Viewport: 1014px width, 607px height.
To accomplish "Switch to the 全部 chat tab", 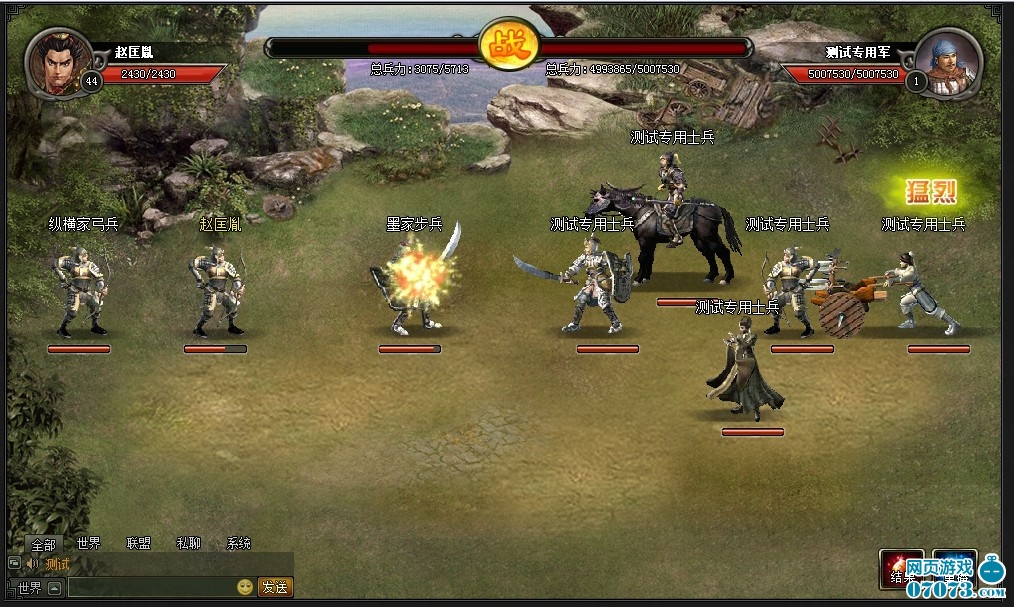I will pos(43,544).
